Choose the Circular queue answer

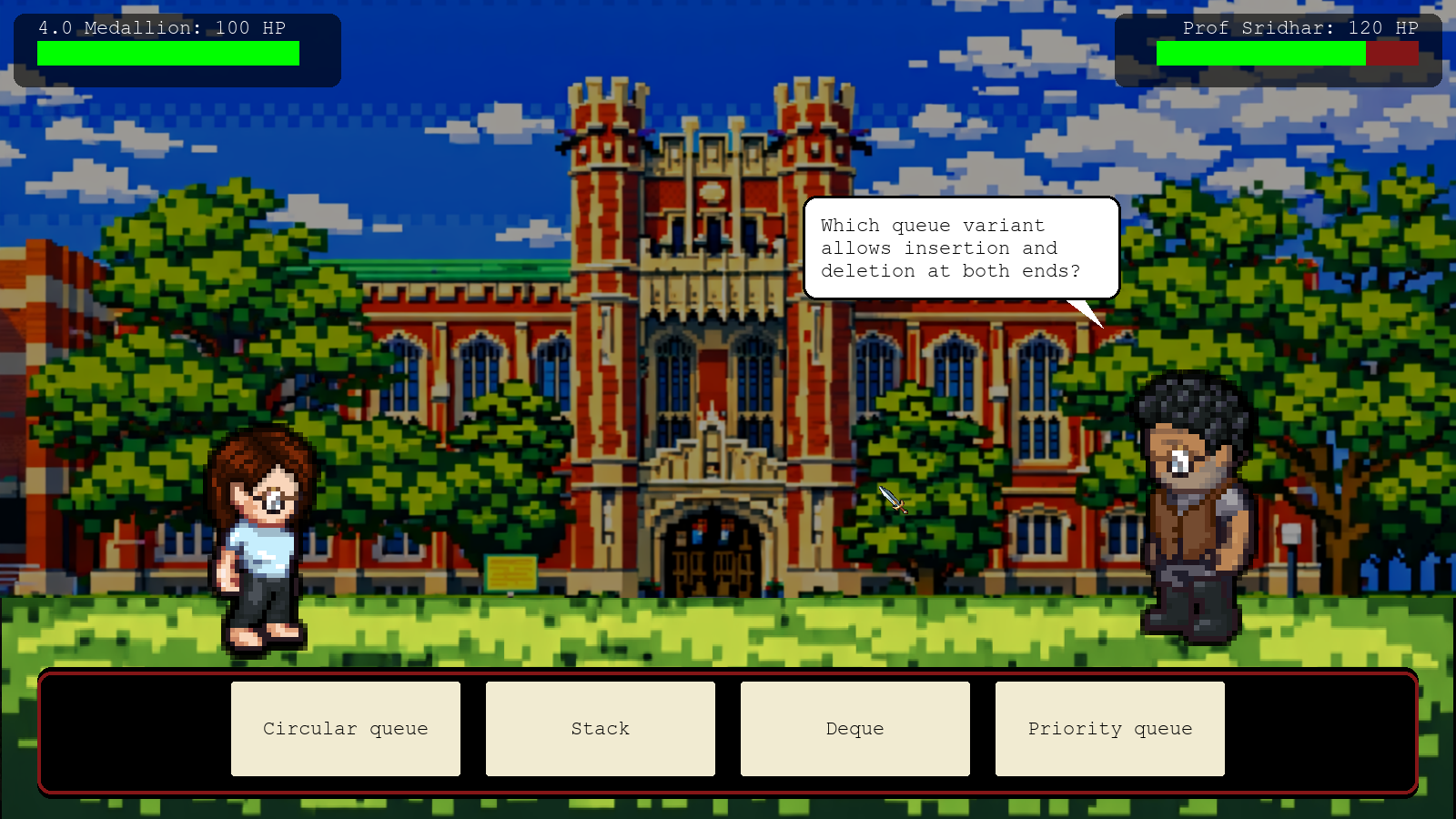pyautogui.click(x=346, y=729)
